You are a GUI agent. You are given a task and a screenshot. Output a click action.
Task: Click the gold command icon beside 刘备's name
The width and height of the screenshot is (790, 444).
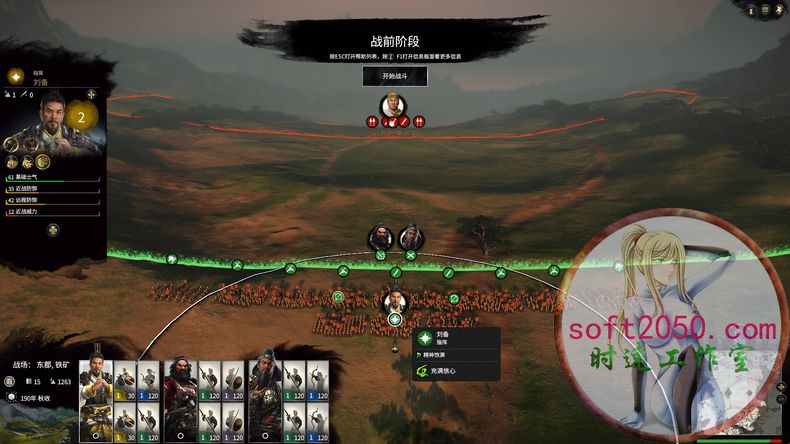click(x=16, y=76)
